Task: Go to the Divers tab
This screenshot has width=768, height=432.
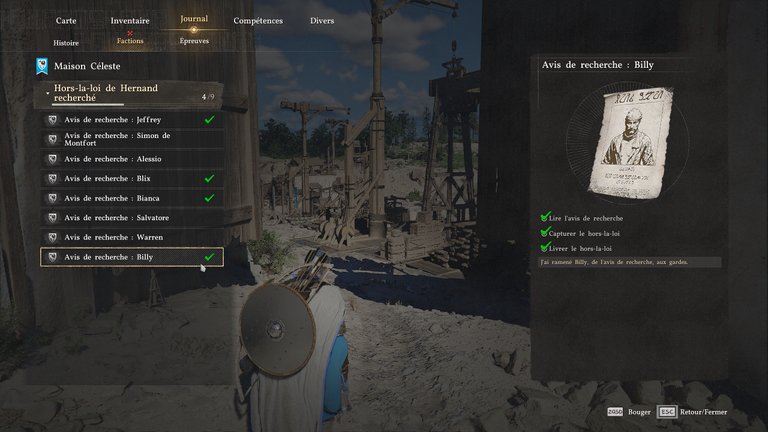Action: (x=322, y=20)
